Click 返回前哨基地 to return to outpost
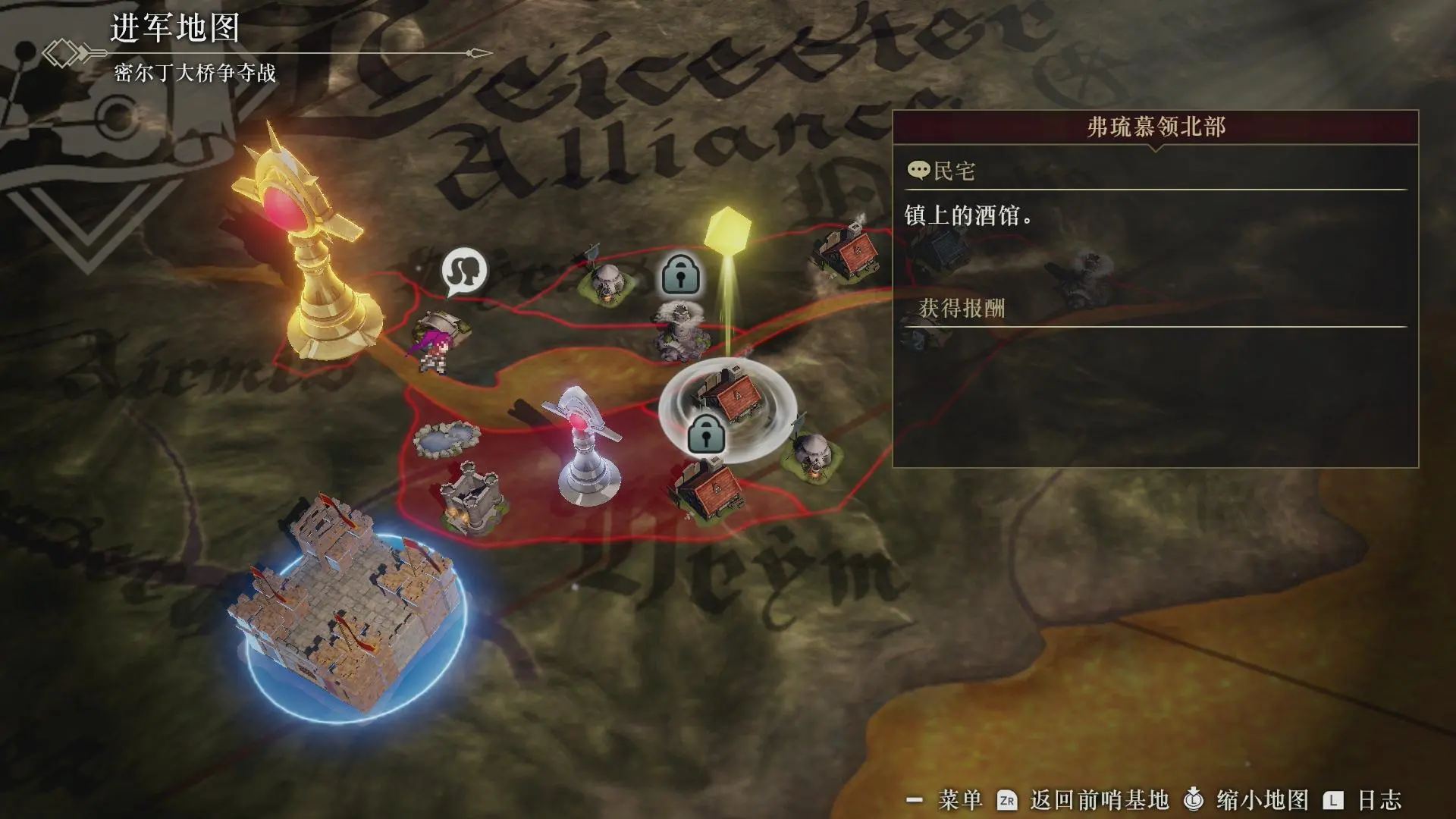 click(x=1100, y=800)
